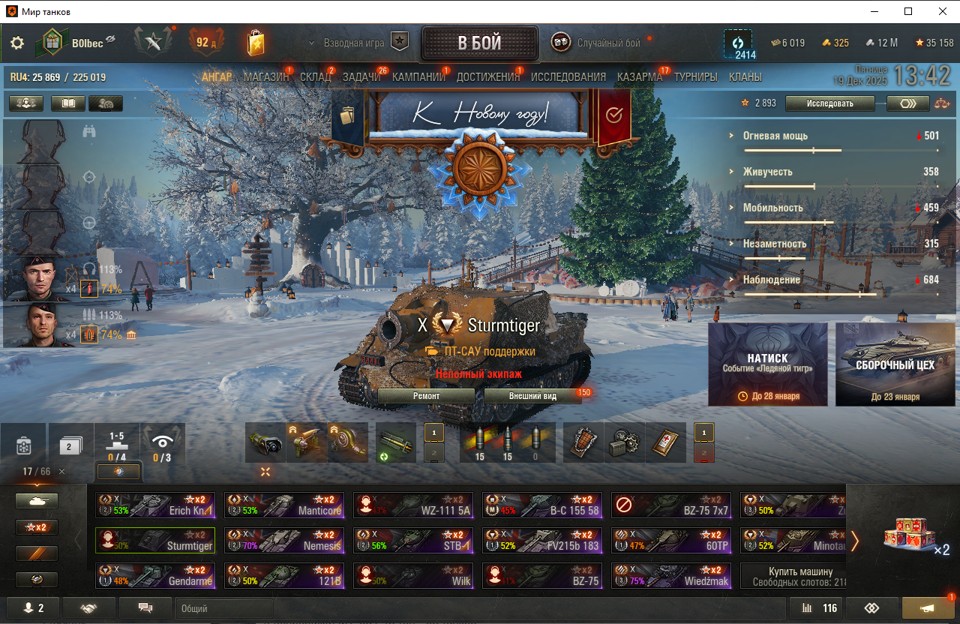Viewport: 960px width, 624px height.
Task: Choose the Nemesis tank card
Action: pyautogui.click(x=284, y=541)
